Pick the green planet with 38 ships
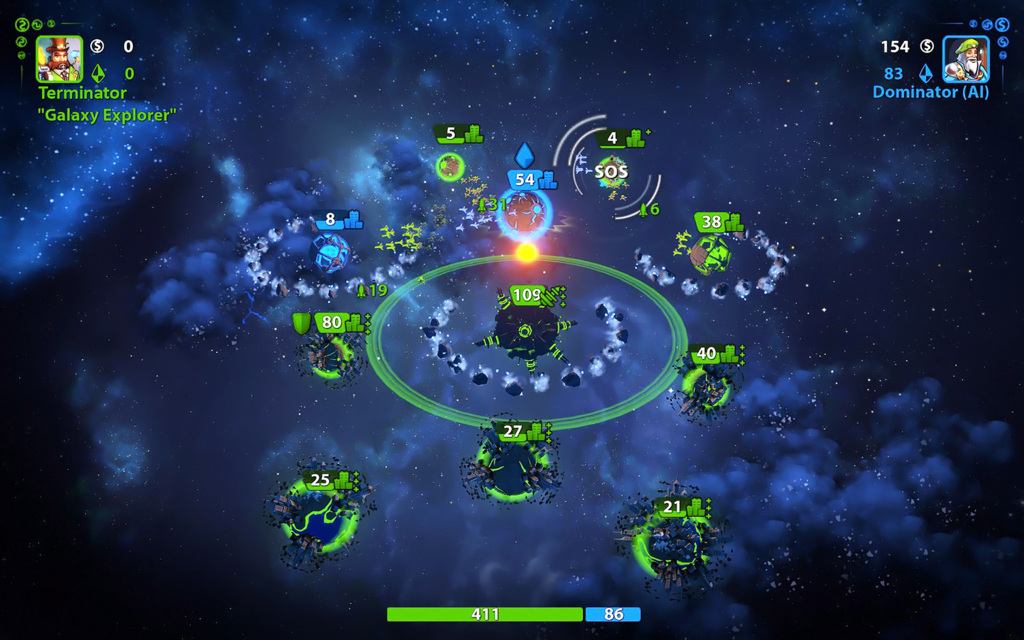The image size is (1024, 640). (712, 252)
